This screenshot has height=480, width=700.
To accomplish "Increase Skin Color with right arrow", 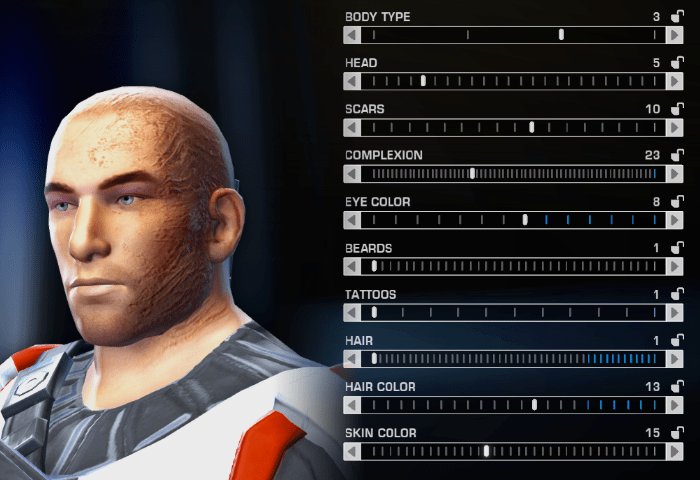I will coord(676,451).
